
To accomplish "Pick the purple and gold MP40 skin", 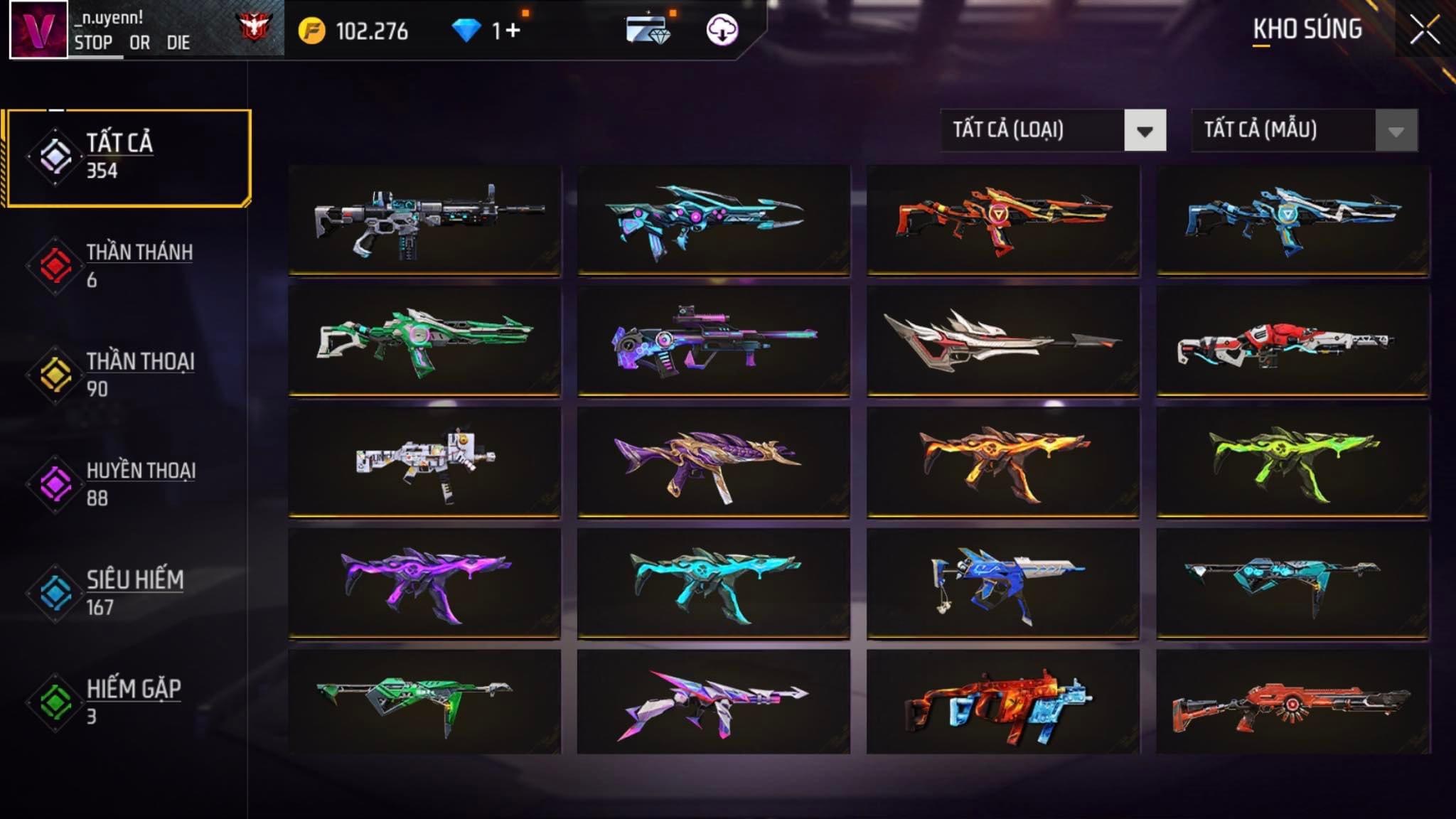I will coord(713,461).
